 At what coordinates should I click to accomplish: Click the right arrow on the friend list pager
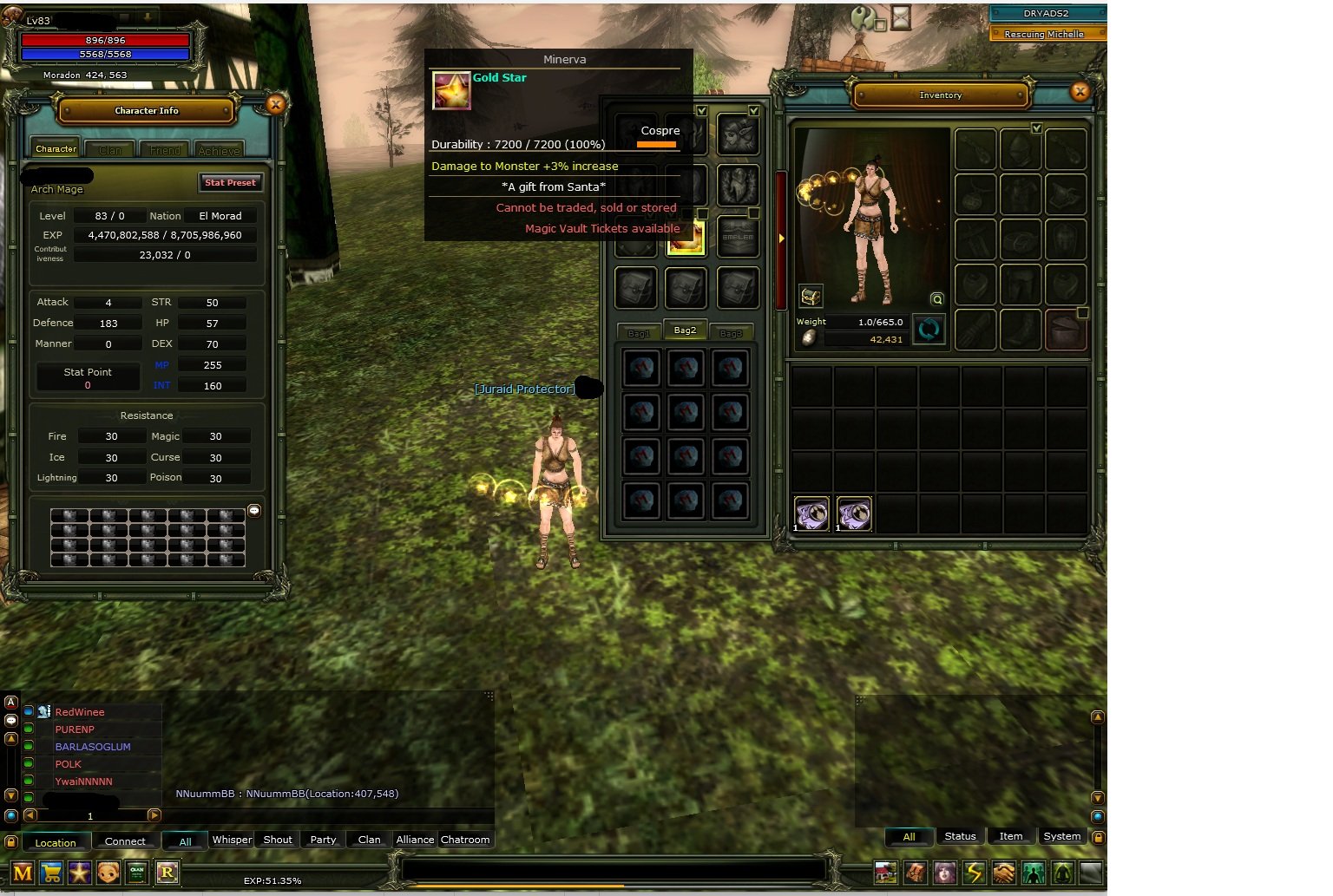click(x=154, y=815)
